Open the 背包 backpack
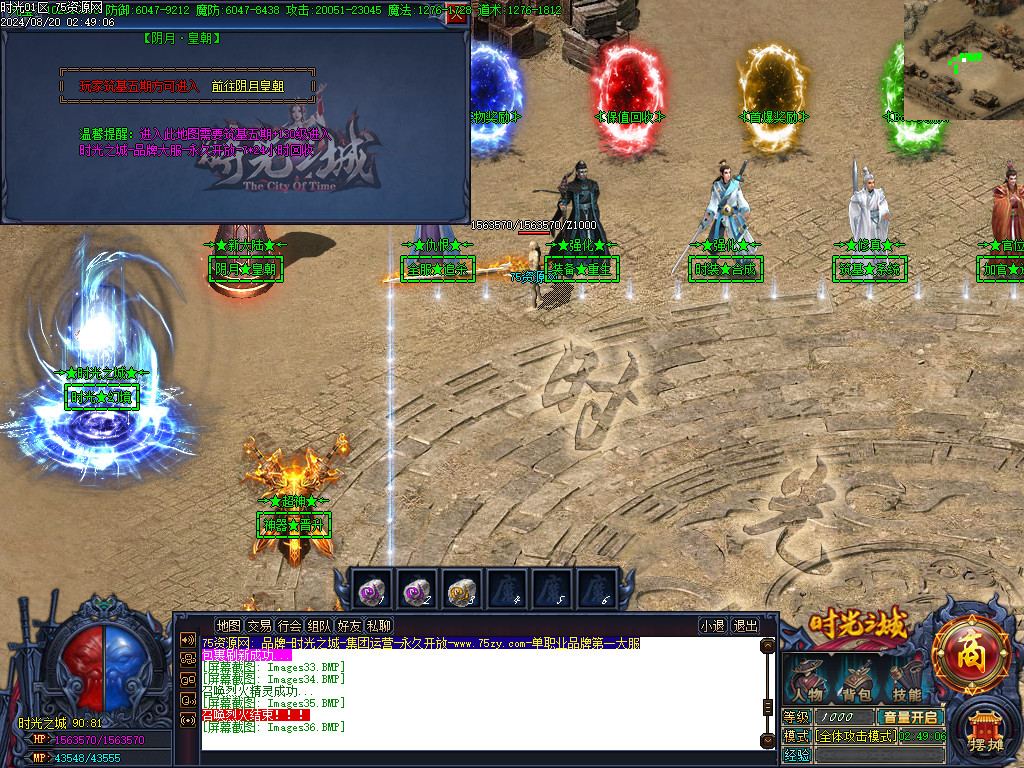Screen dimensions: 1024x768 click(855, 680)
